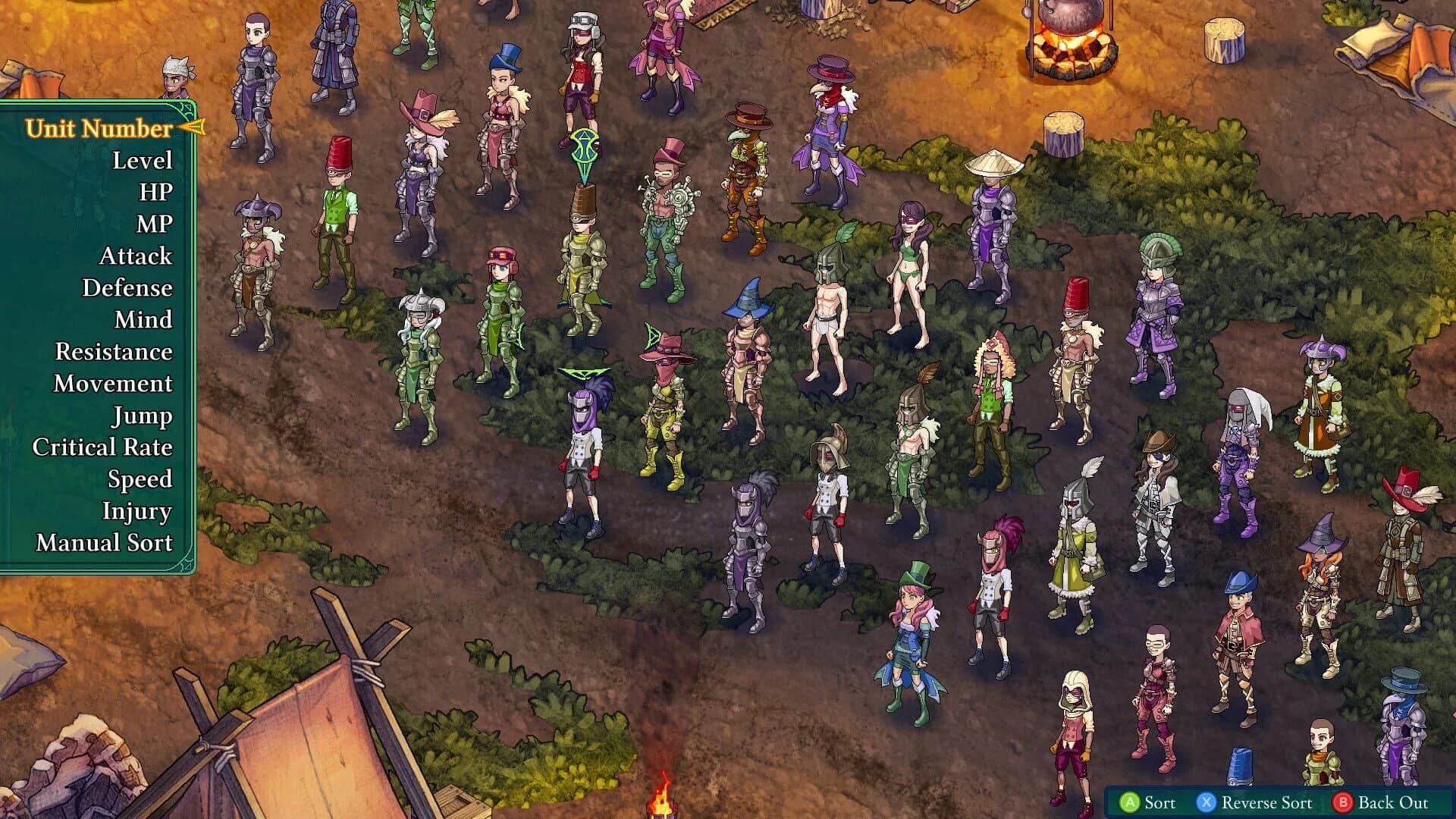Sort the roster by Level
The width and height of the screenshot is (1456, 819).
141,160
